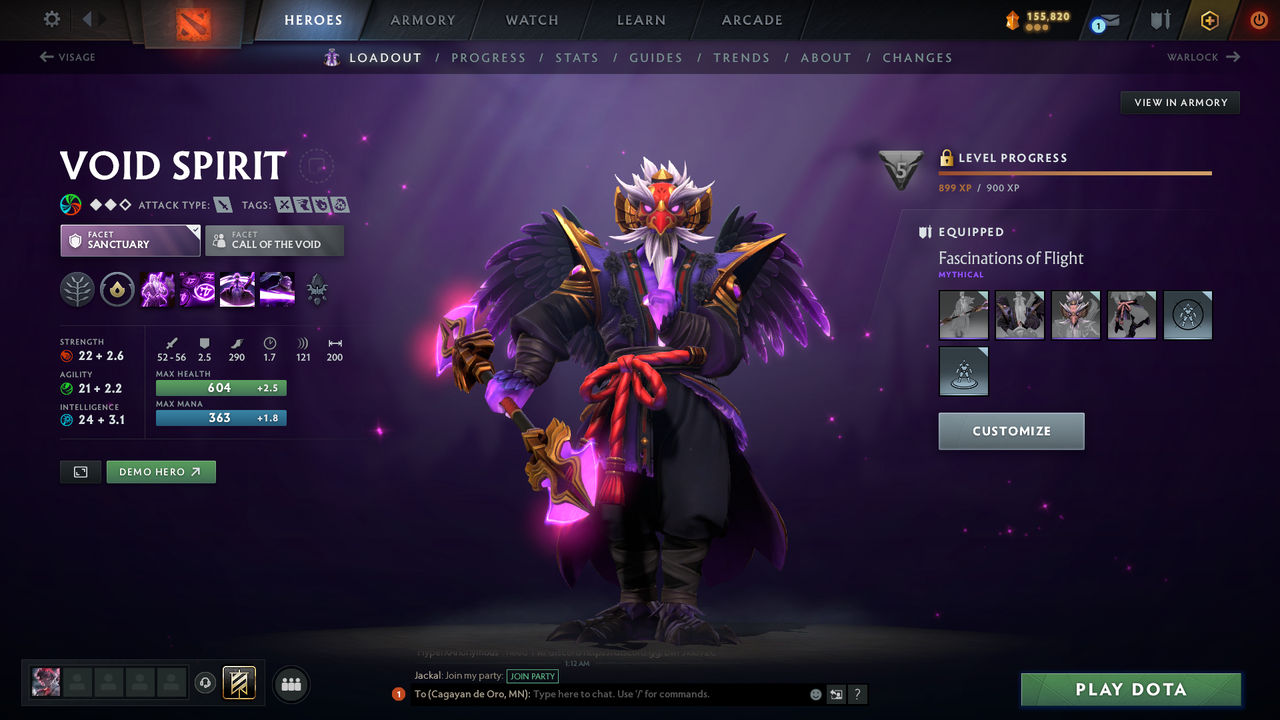Open the Arcade menu

pyautogui.click(x=751, y=20)
